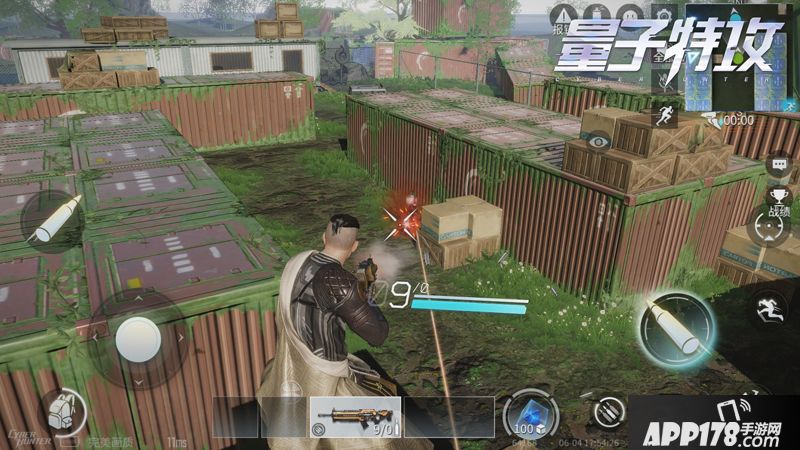
Task: Open the chat bubble button
Action: [778, 165]
